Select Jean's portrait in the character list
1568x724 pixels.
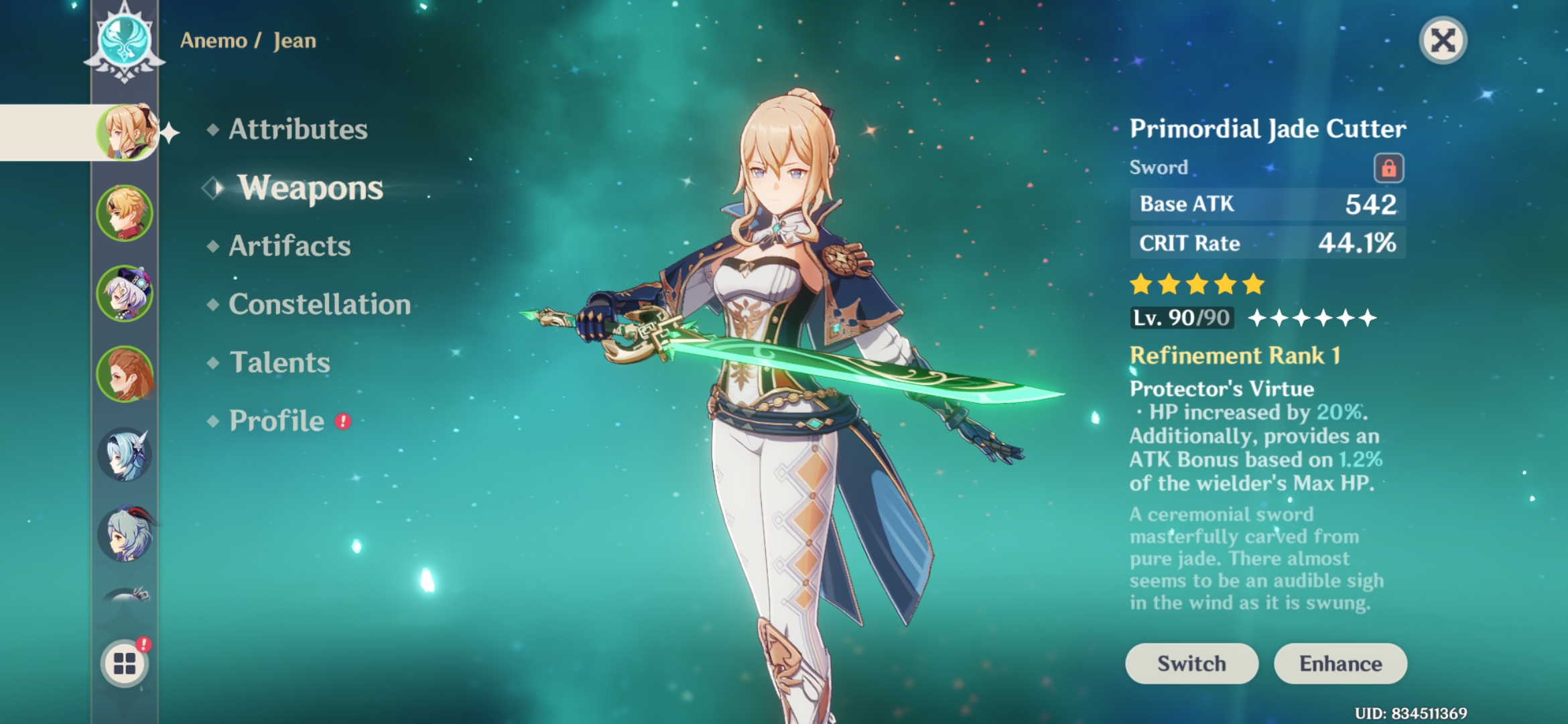126,132
